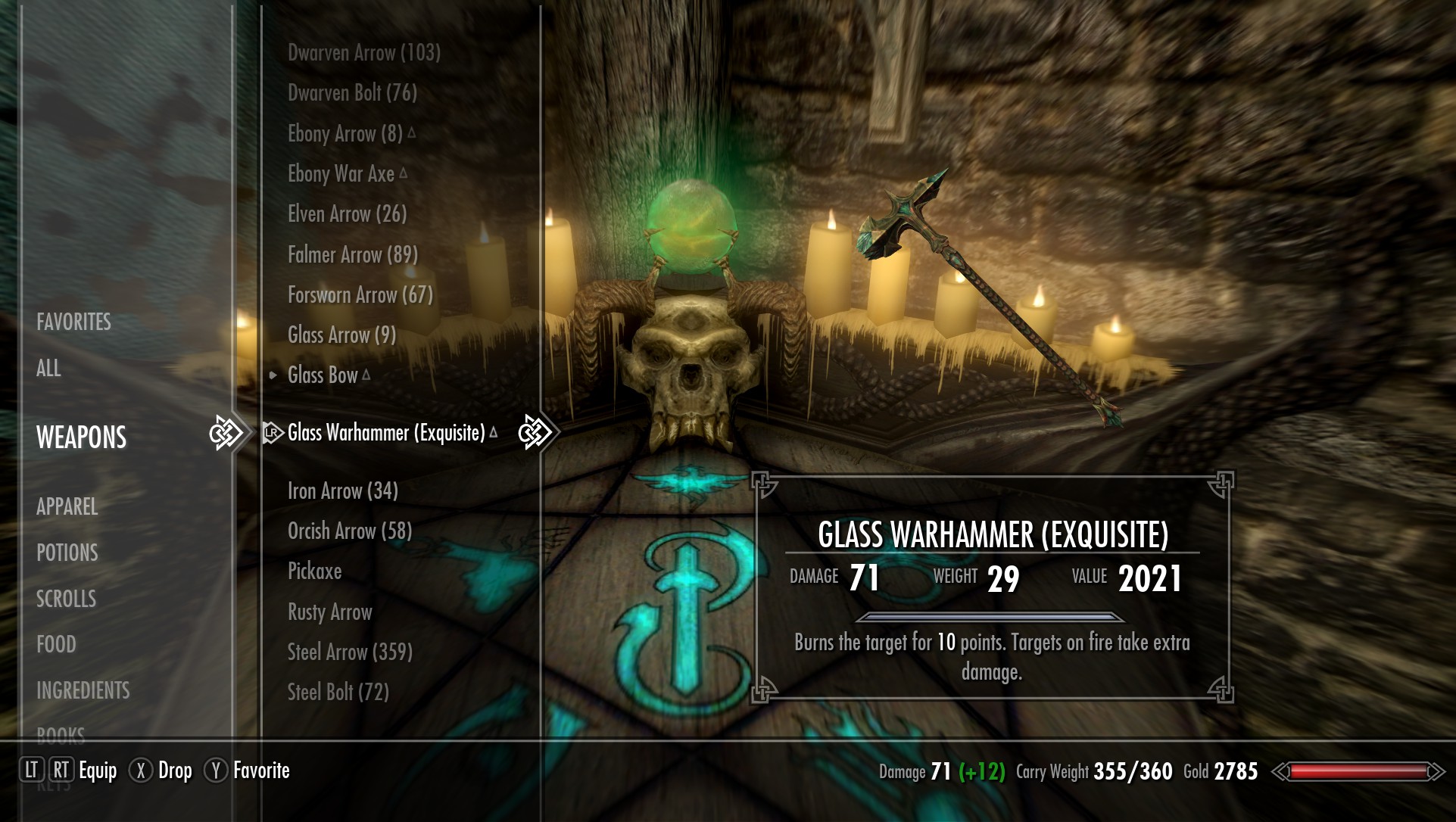Open the Favorites category

[x=73, y=322]
